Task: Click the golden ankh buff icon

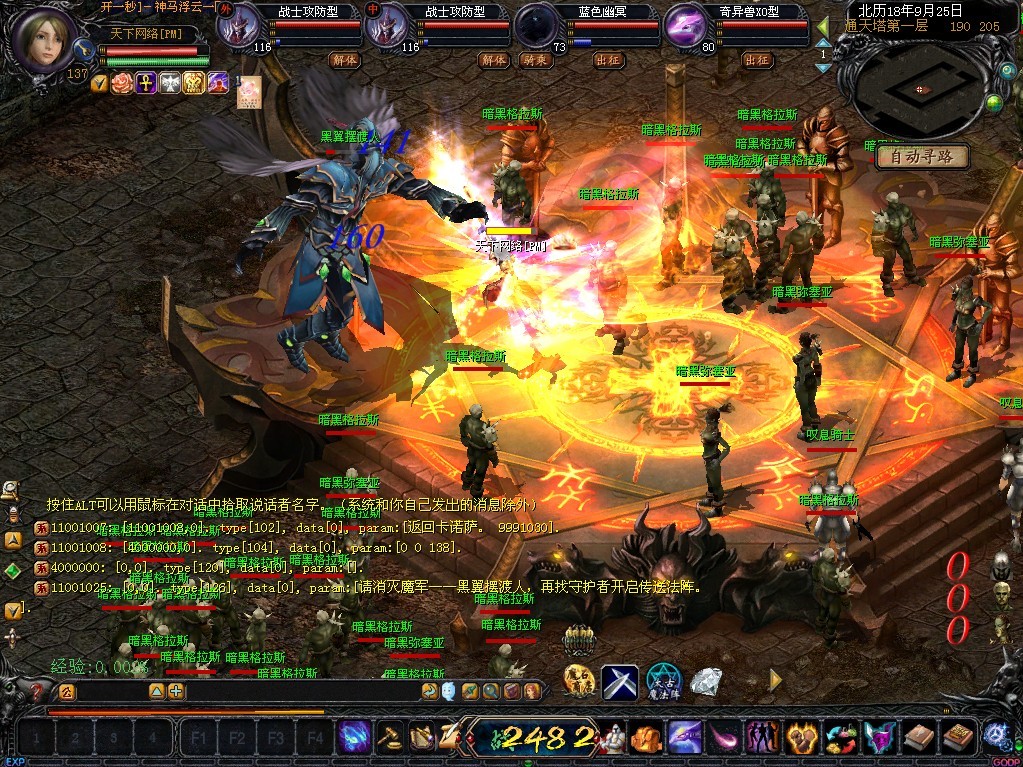Action: 146,83
